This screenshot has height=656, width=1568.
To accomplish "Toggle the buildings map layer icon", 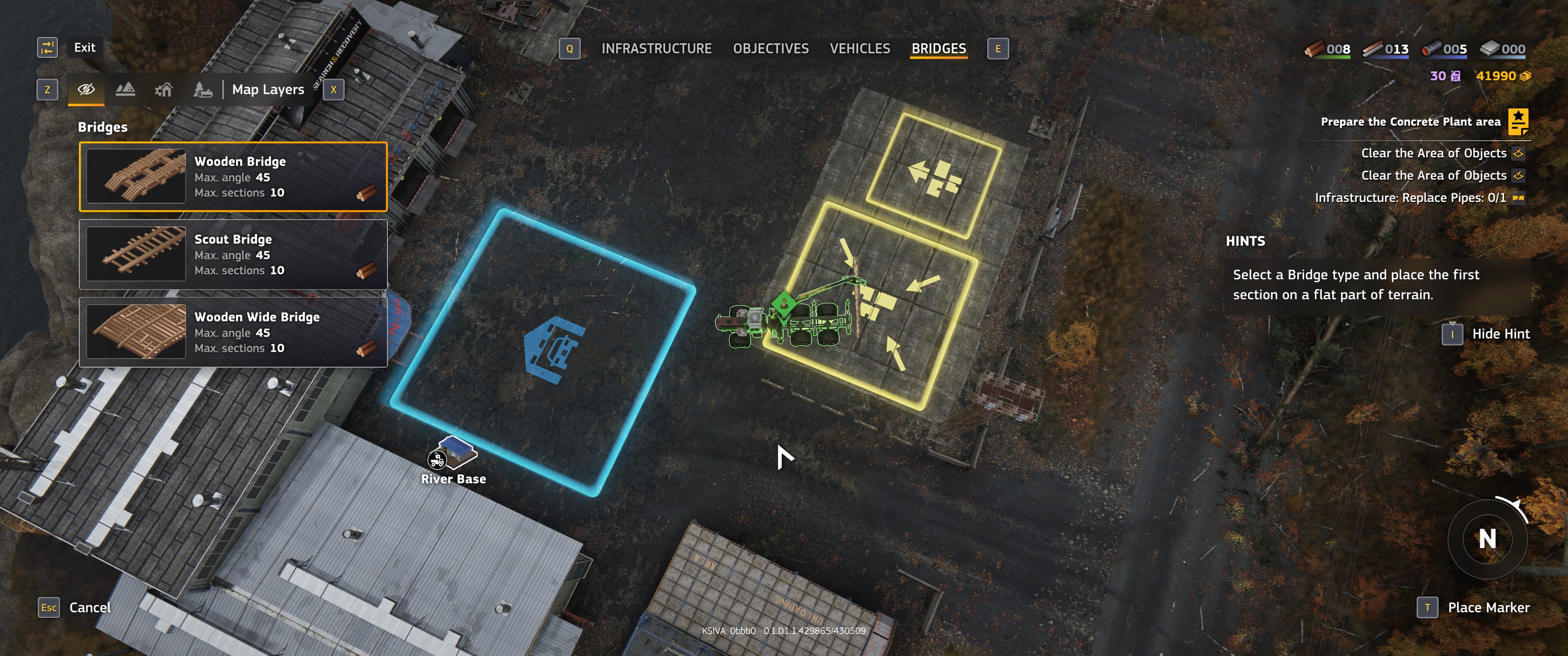I will click(164, 90).
